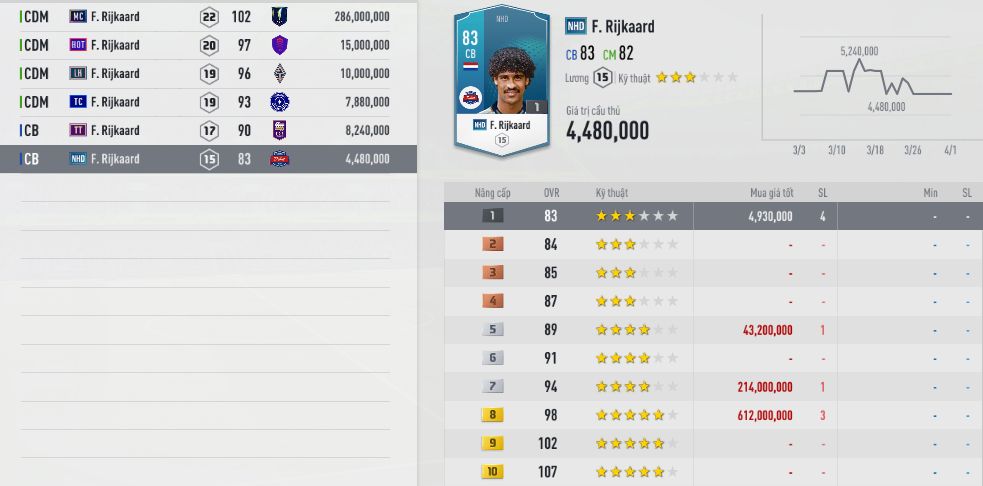Choose upgrade level 10 row

pos(712,471)
